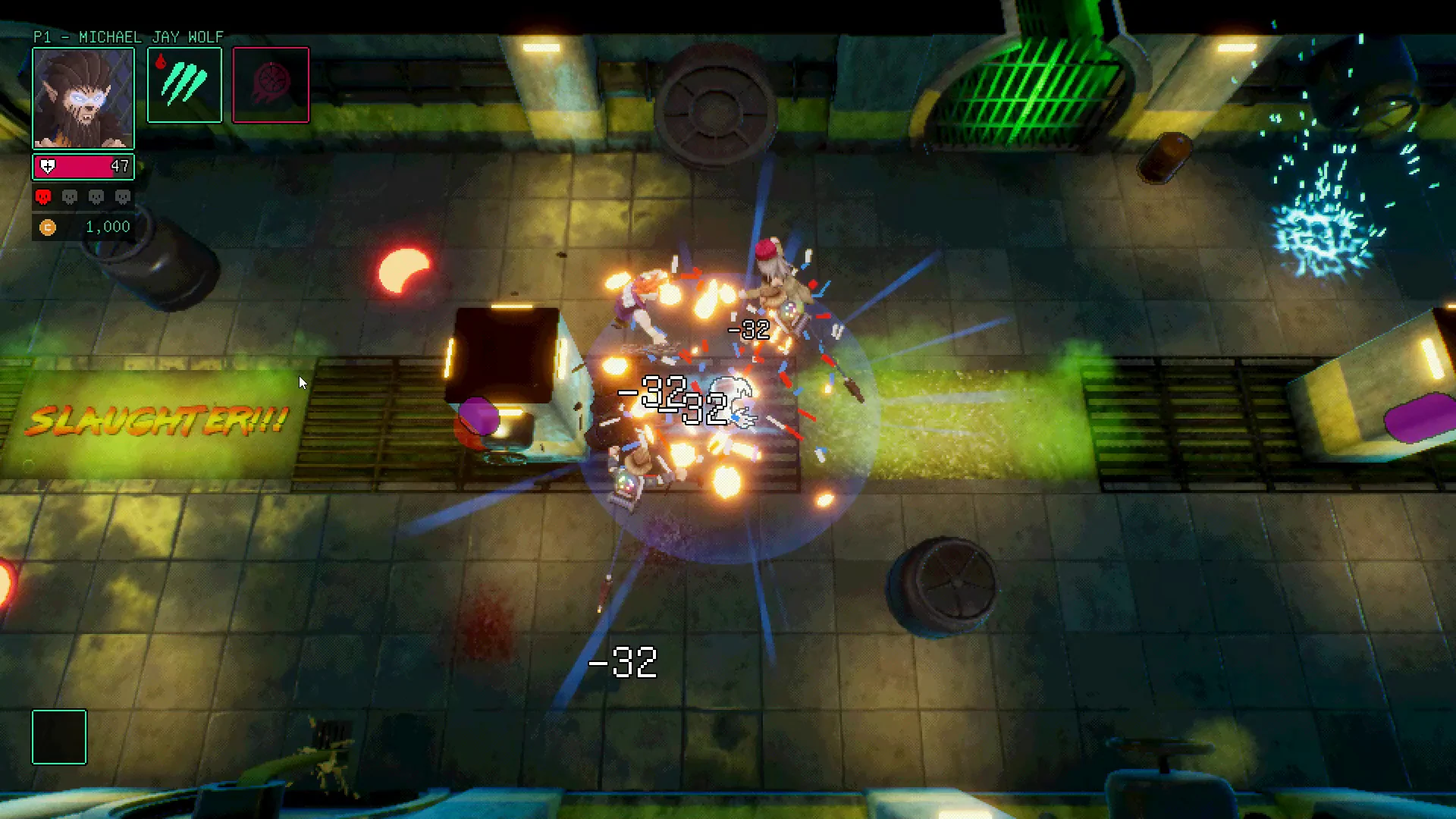Click the red active skull indicator
Image resolution: width=1456 pixels, height=819 pixels.
43,196
